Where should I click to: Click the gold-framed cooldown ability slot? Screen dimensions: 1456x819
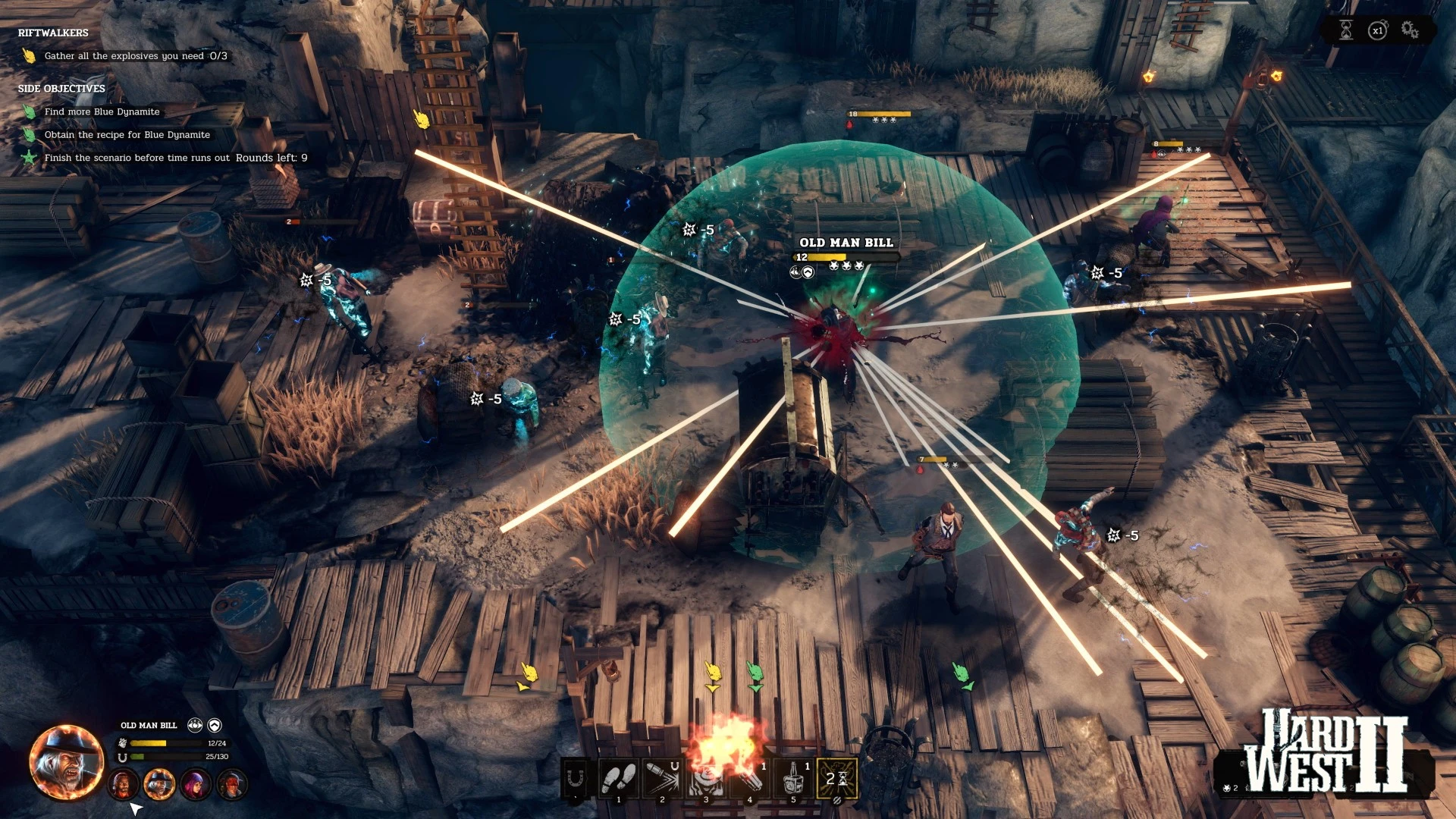click(837, 778)
